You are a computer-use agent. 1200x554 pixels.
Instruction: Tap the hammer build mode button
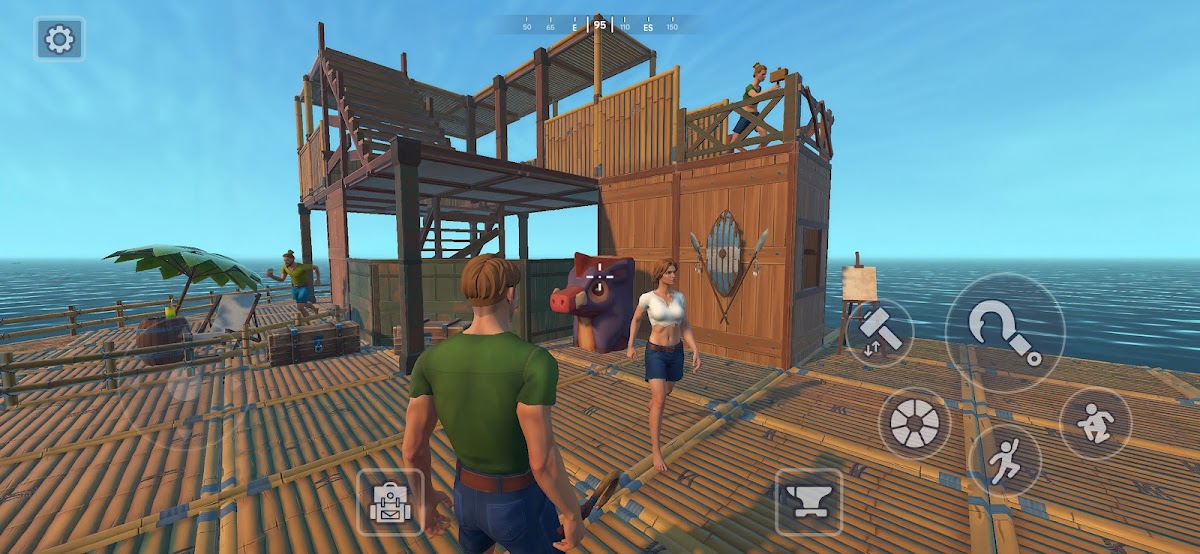pyautogui.click(x=879, y=332)
